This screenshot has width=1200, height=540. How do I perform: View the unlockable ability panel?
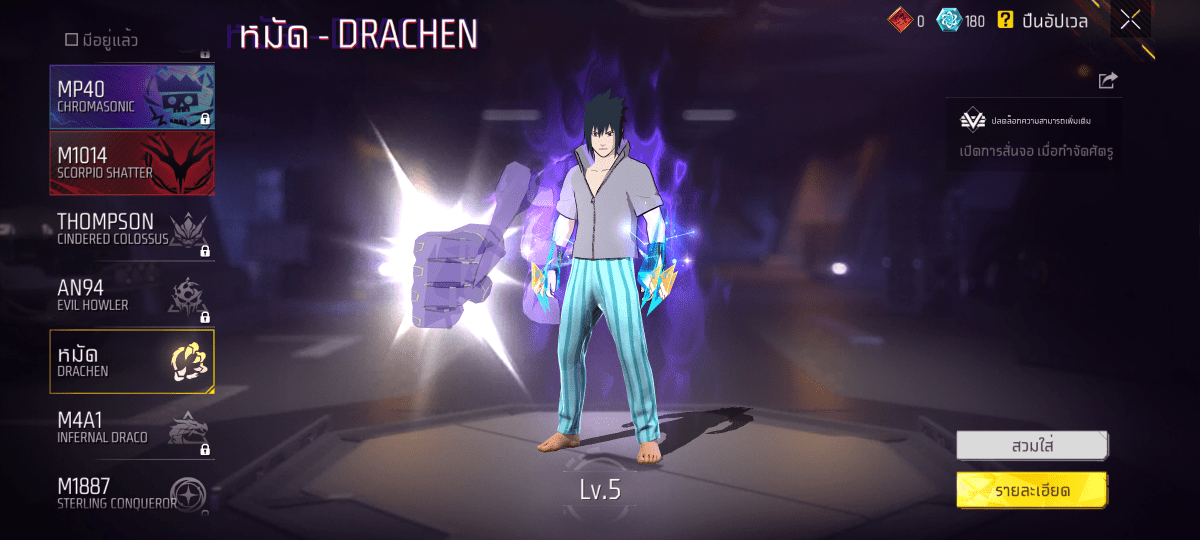1034,134
